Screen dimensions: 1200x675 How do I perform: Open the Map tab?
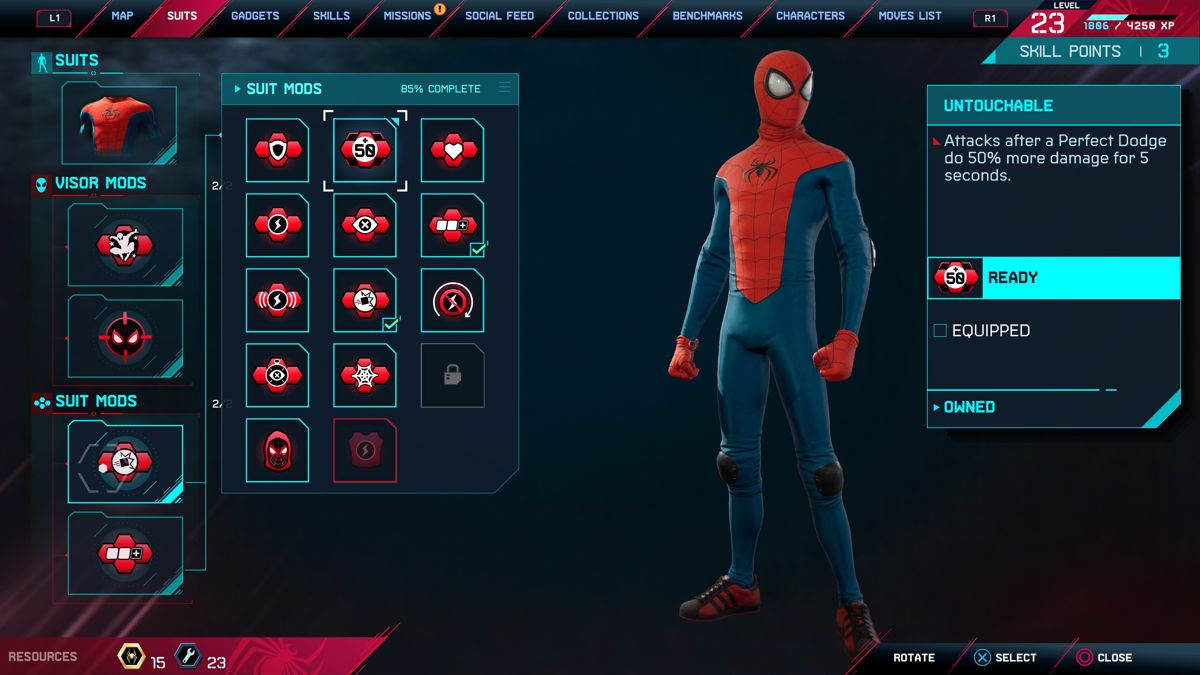coord(122,16)
